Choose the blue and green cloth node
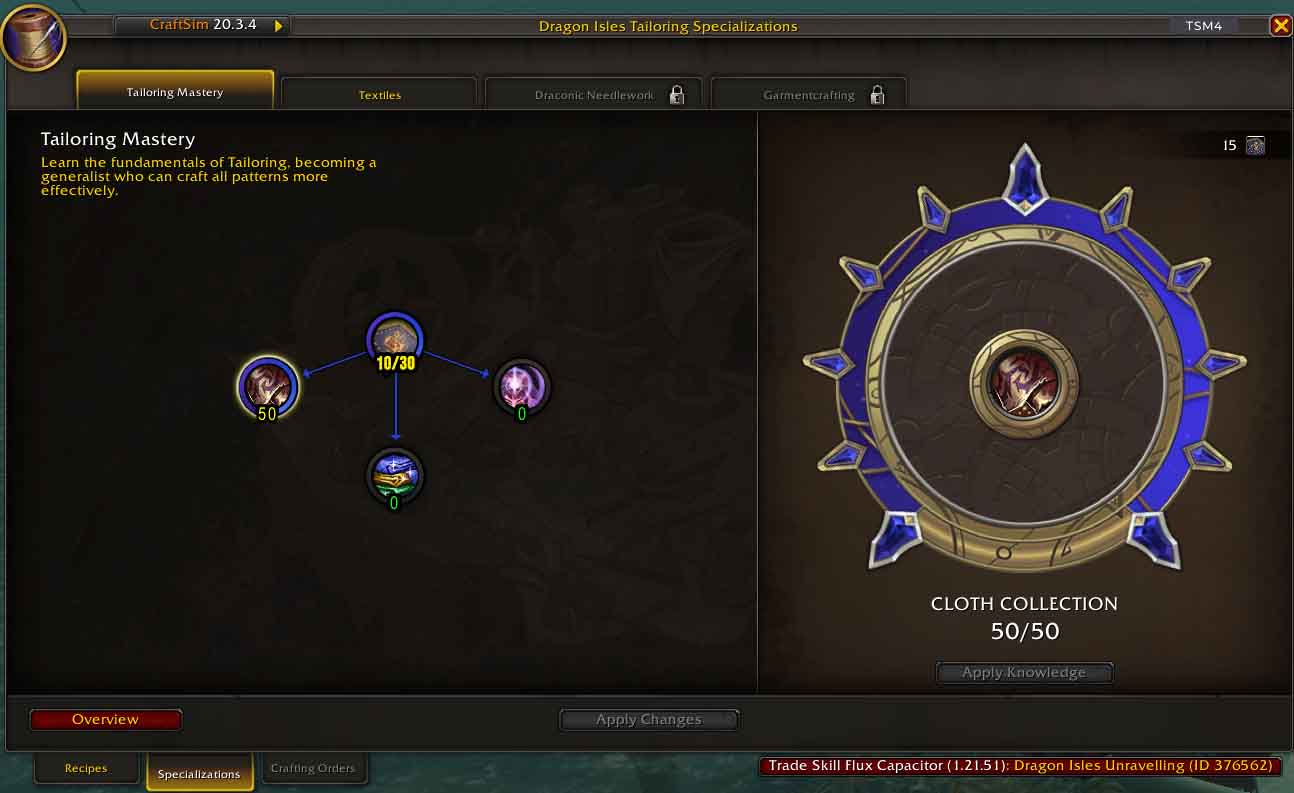 395,477
